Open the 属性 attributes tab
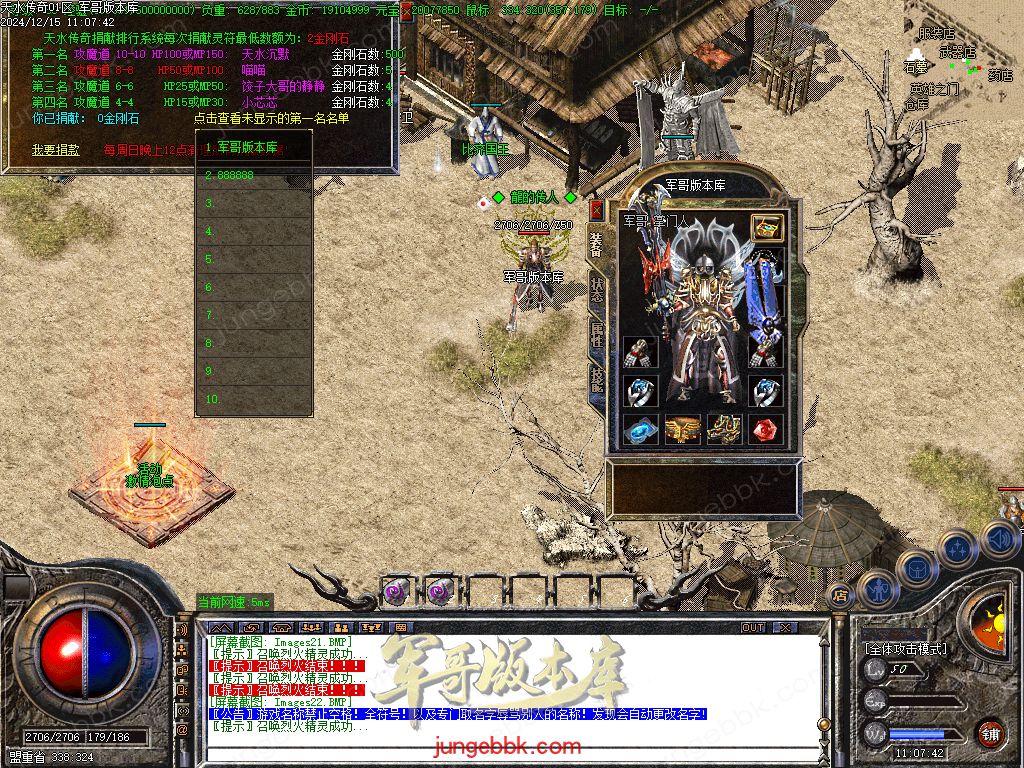 click(597, 335)
